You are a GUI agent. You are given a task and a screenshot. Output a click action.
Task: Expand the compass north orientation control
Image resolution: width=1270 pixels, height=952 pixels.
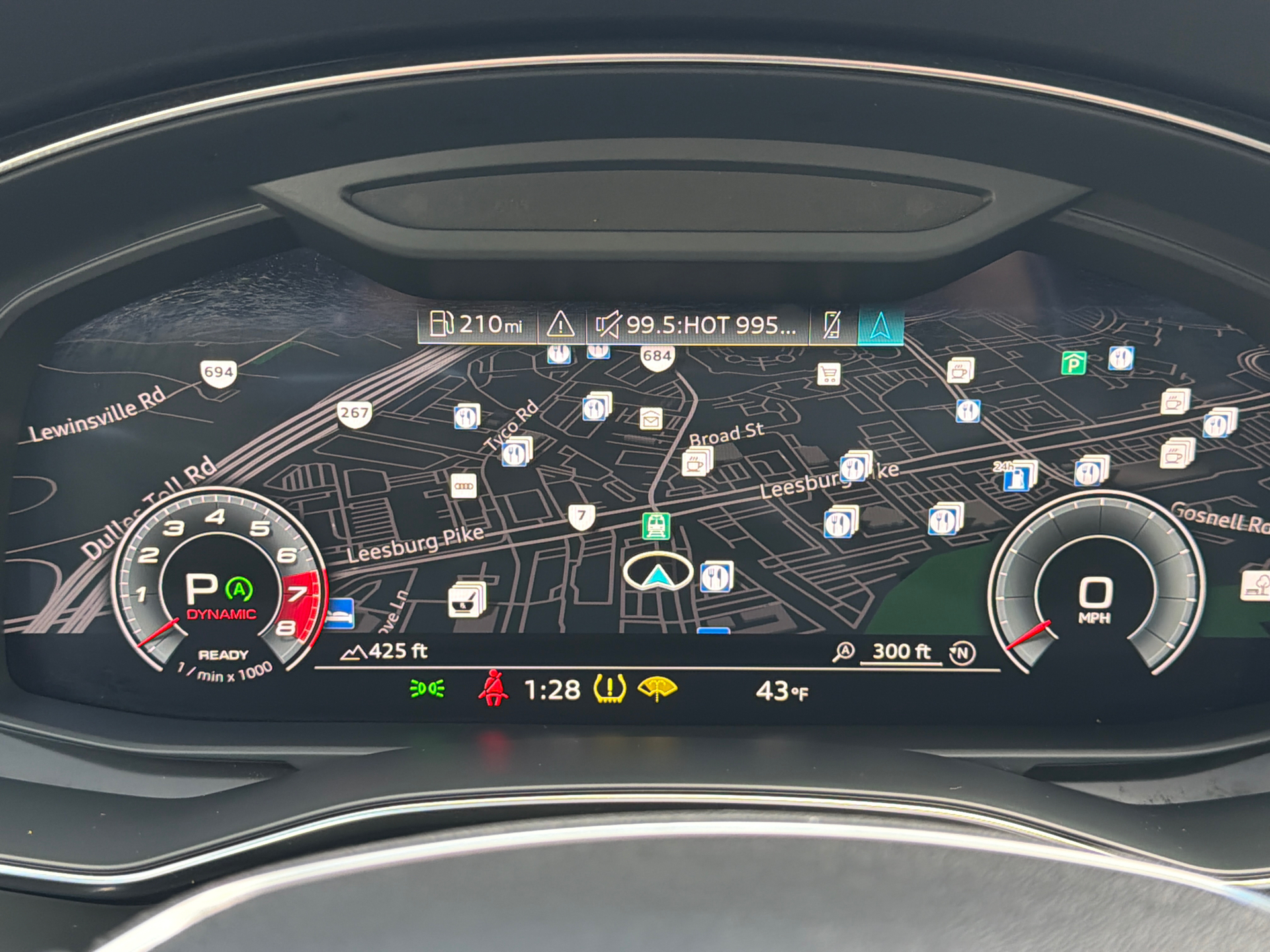(x=961, y=651)
